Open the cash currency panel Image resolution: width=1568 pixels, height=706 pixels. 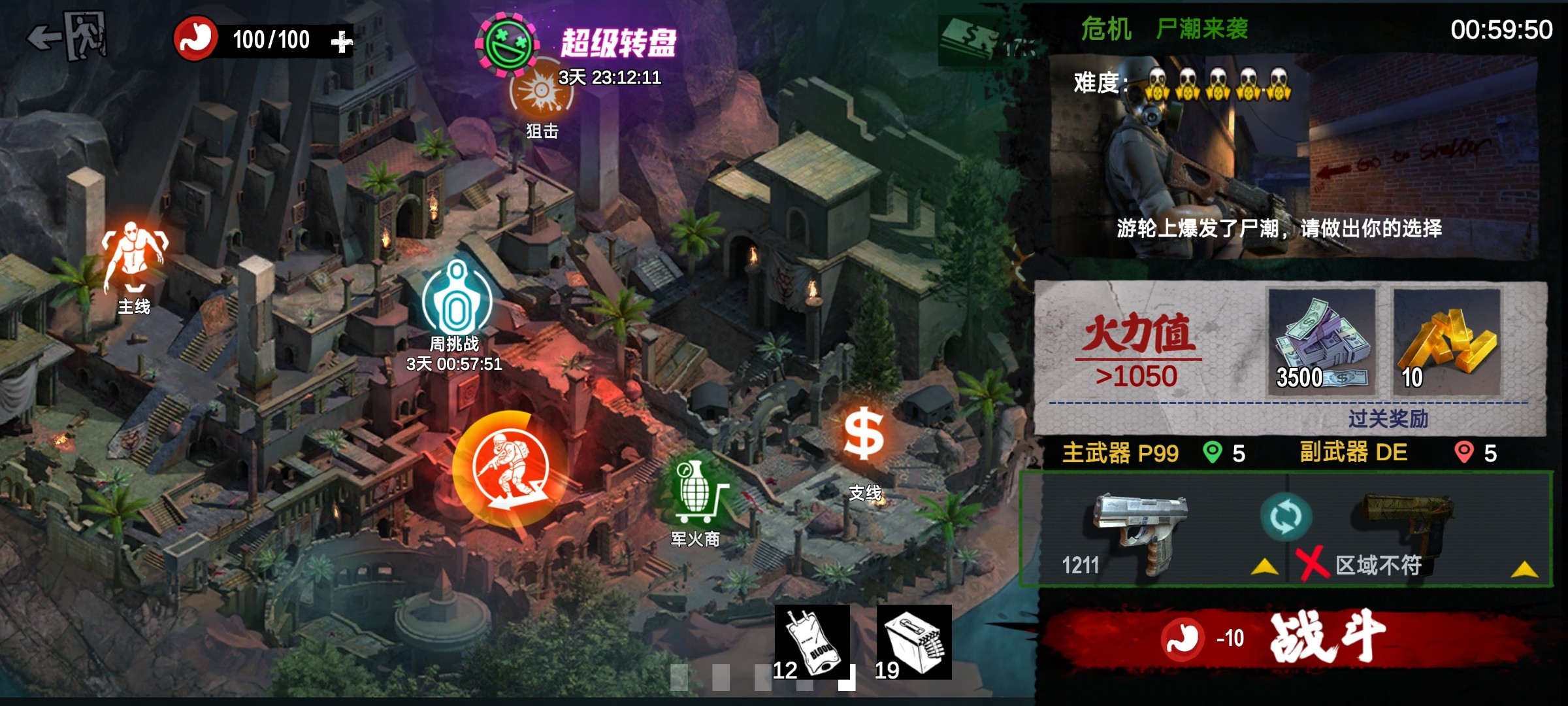(980, 41)
